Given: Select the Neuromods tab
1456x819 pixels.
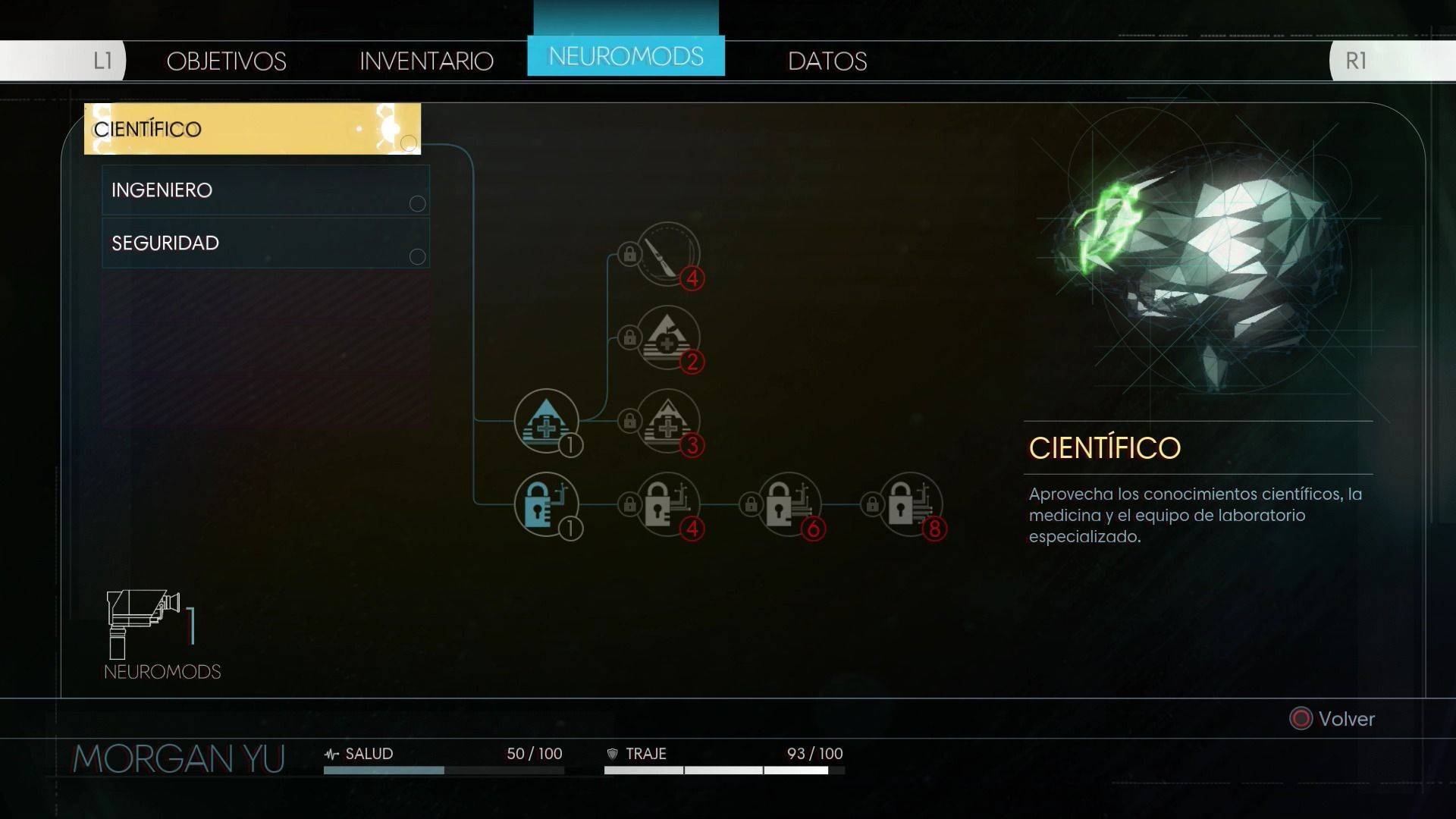Looking at the screenshot, I should [x=626, y=56].
